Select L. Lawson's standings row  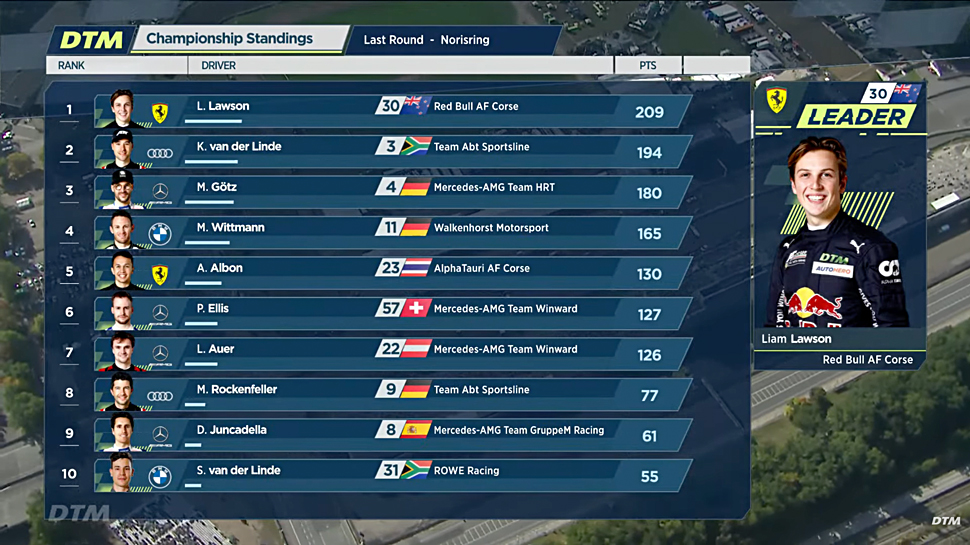tap(392, 111)
